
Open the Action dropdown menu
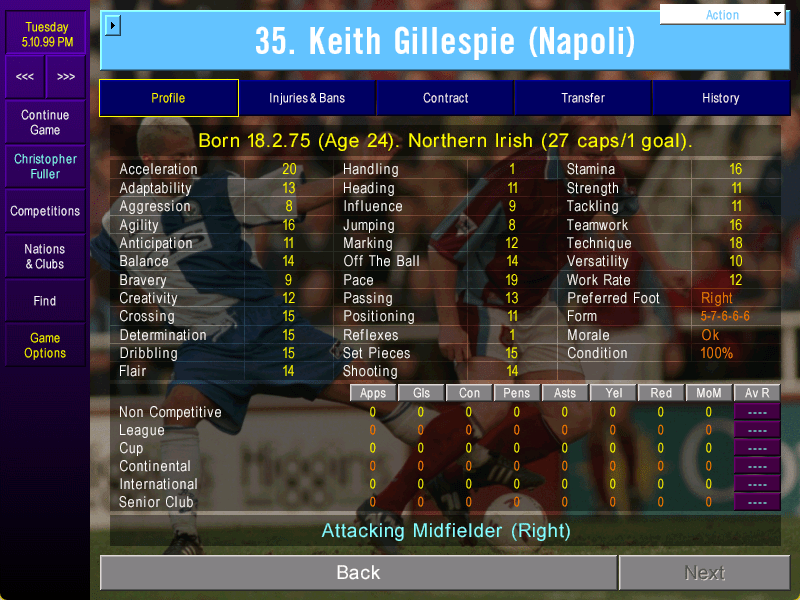click(x=723, y=15)
